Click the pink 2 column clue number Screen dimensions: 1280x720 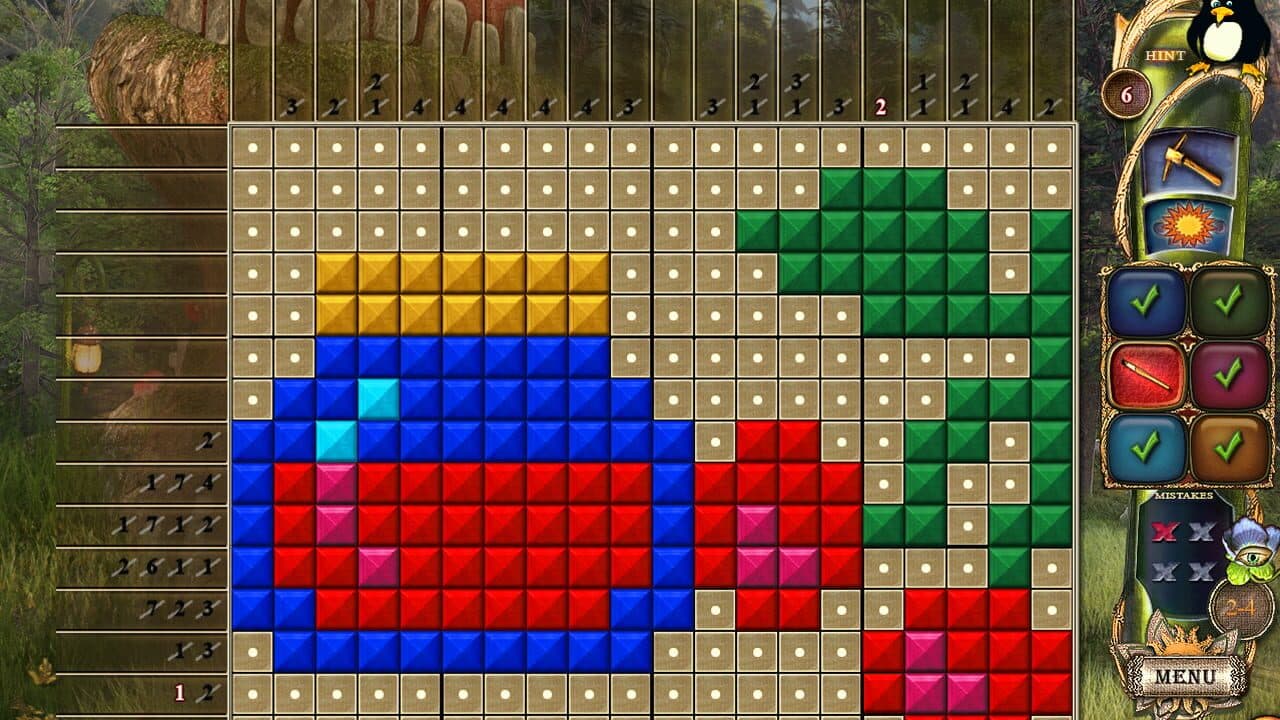pyautogui.click(x=880, y=104)
